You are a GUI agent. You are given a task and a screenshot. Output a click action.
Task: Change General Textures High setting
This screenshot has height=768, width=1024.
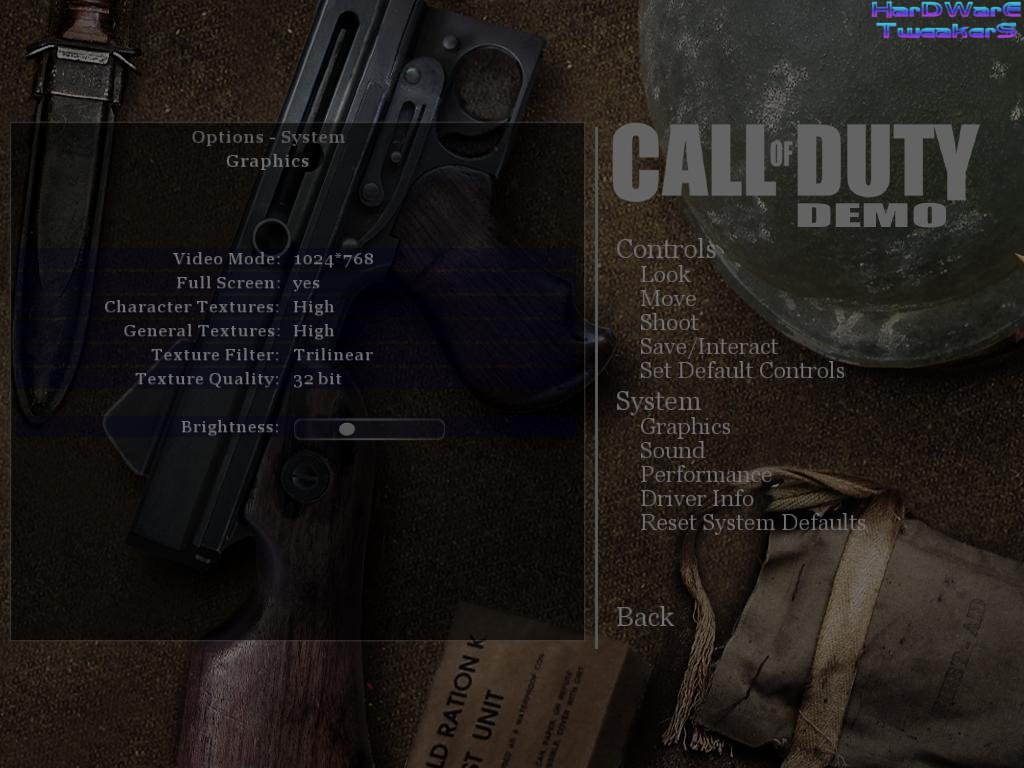pos(314,331)
